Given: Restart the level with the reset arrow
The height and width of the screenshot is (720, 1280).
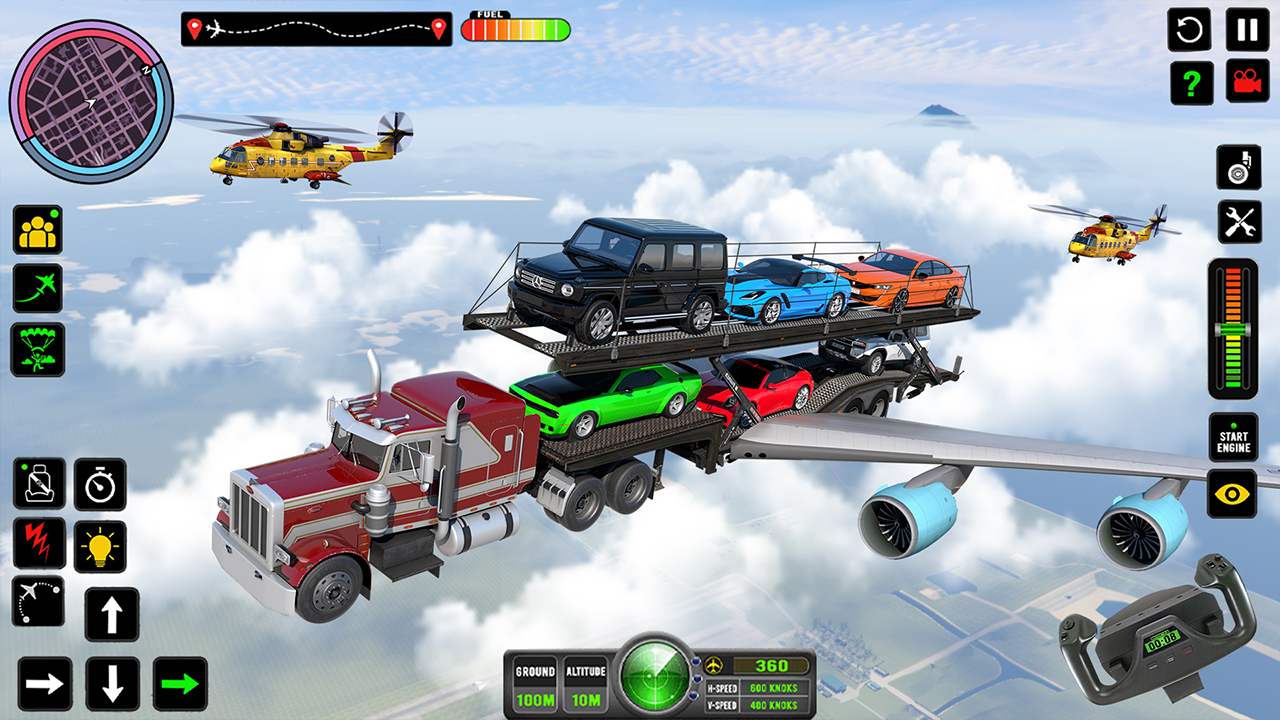Looking at the screenshot, I should pos(1189,30).
